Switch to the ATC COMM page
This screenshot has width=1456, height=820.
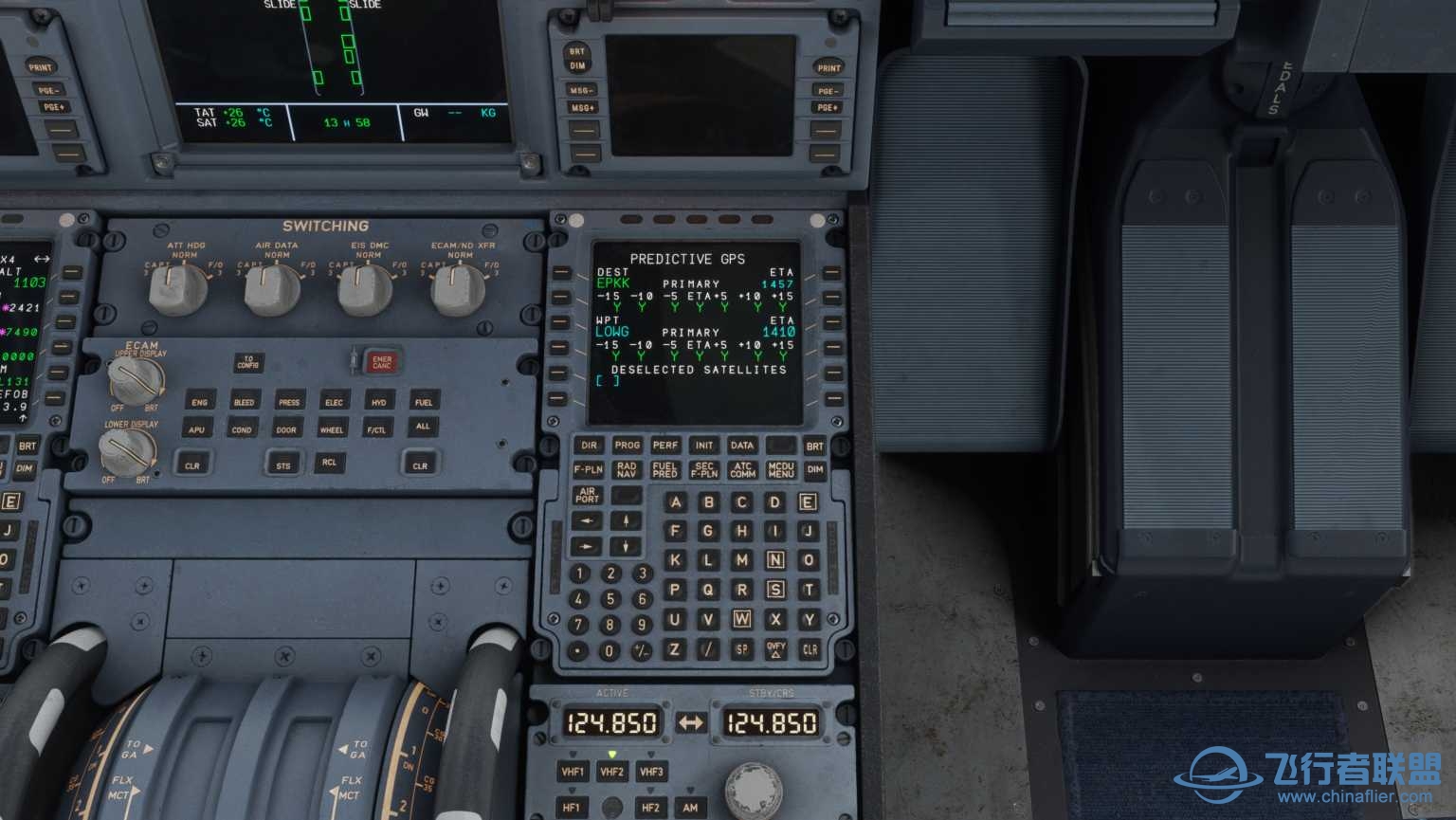point(741,469)
